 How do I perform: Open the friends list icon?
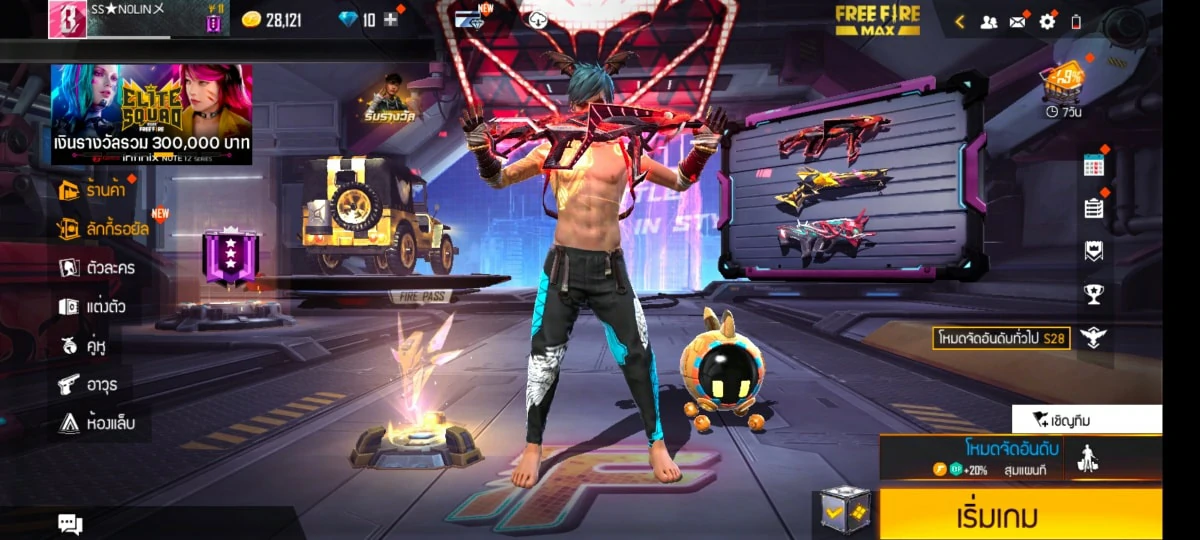tap(988, 21)
